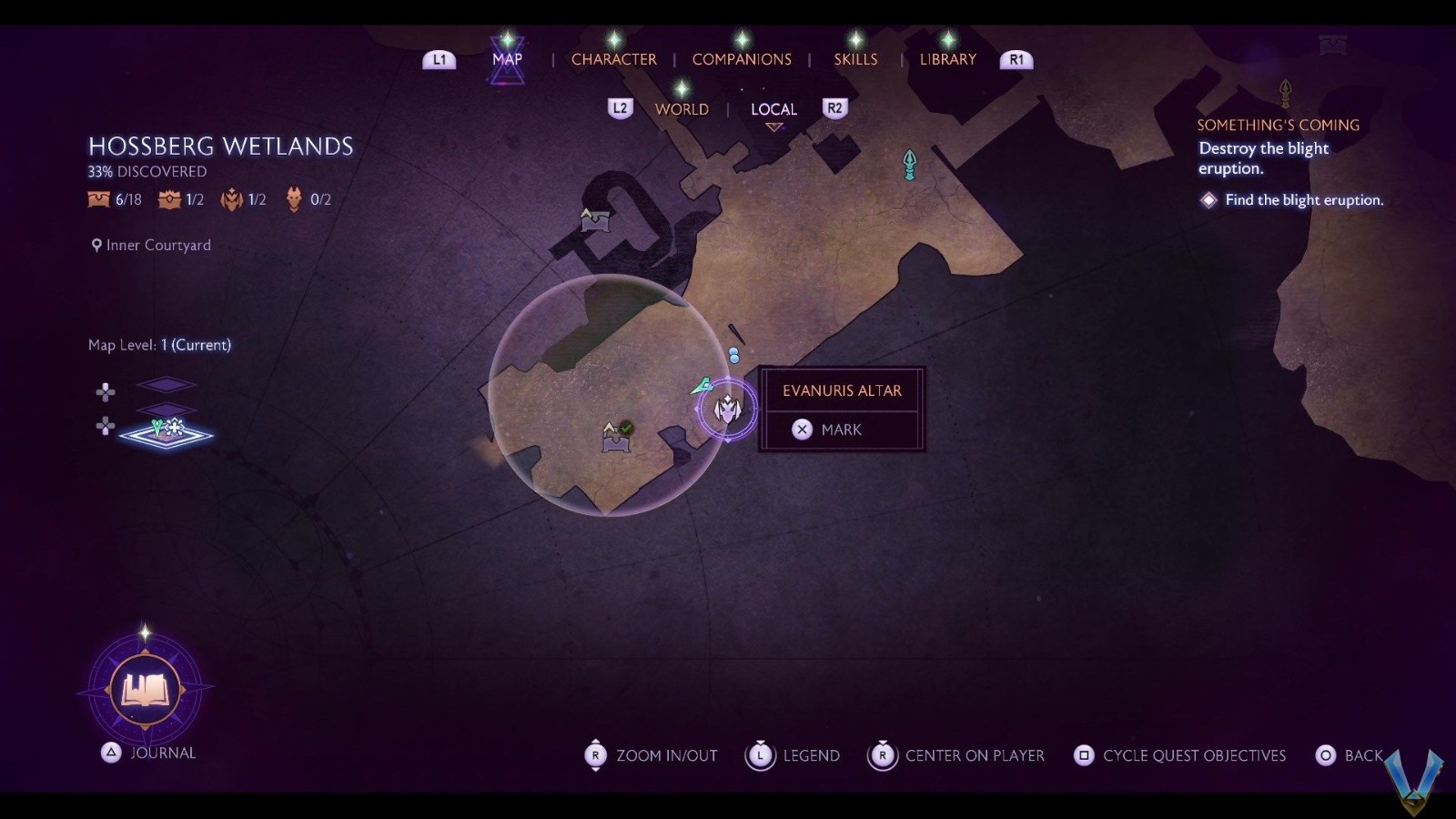Go Back from the map screen
The width and height of the screenshot is (1456, 819).
1350,755
